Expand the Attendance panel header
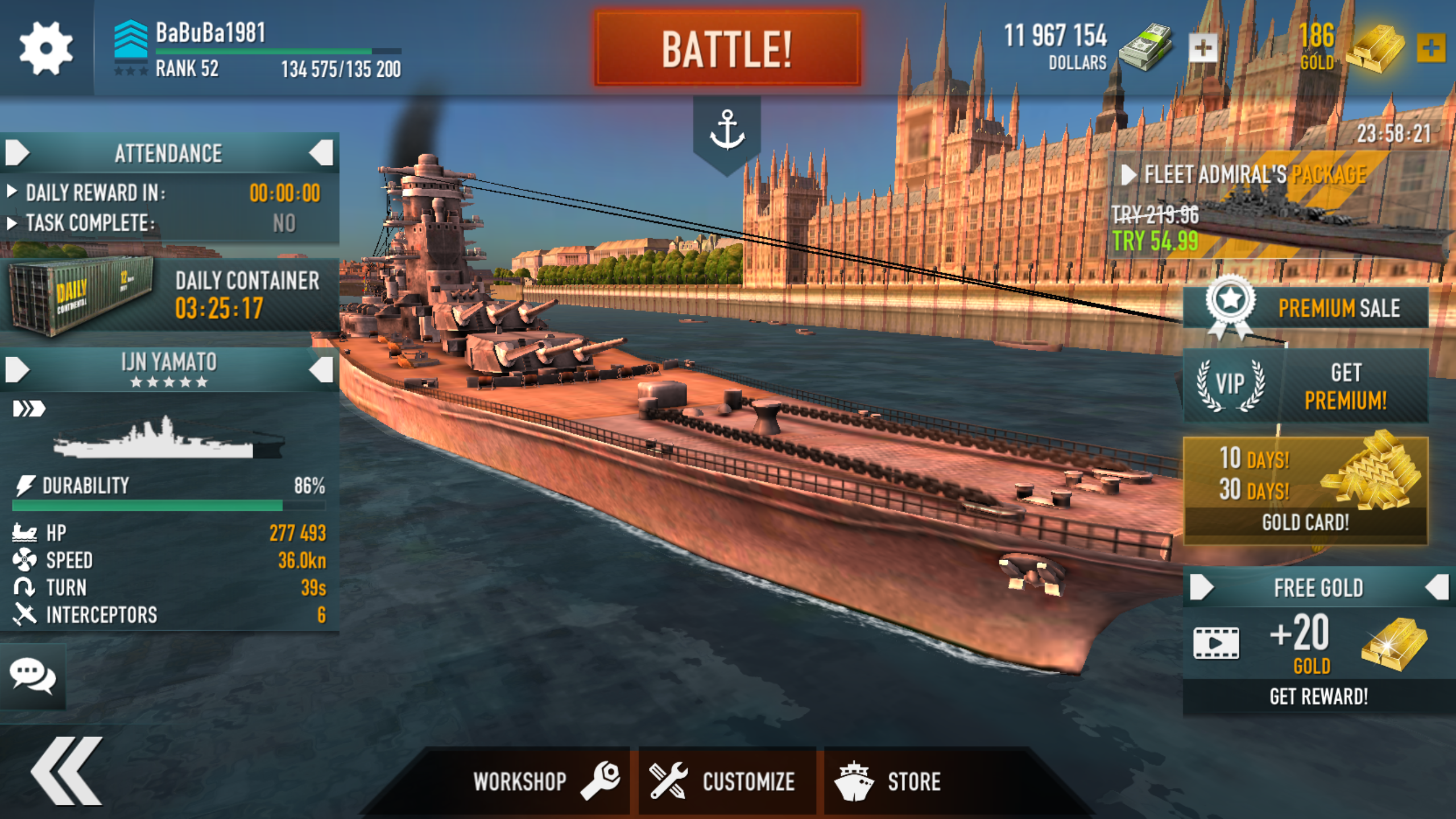Viewport: 1456px width, 819px height. 168,153
